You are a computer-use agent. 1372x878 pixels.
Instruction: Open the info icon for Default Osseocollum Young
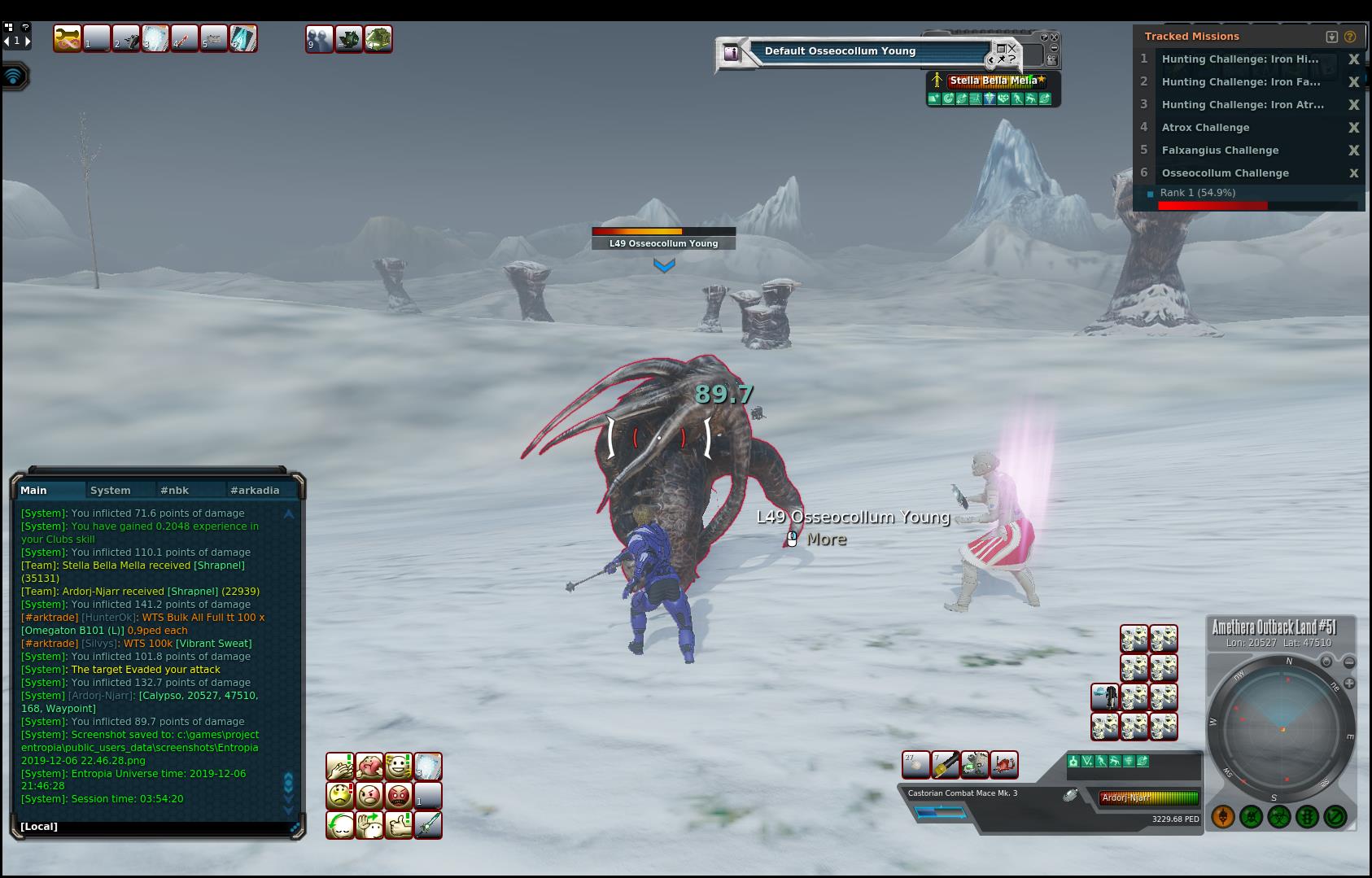731,53
